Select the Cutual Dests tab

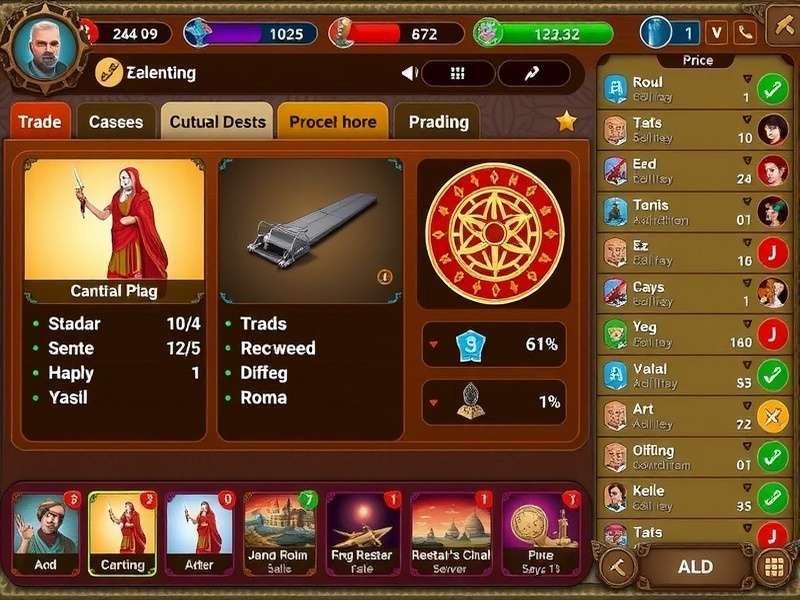[217, 122]
